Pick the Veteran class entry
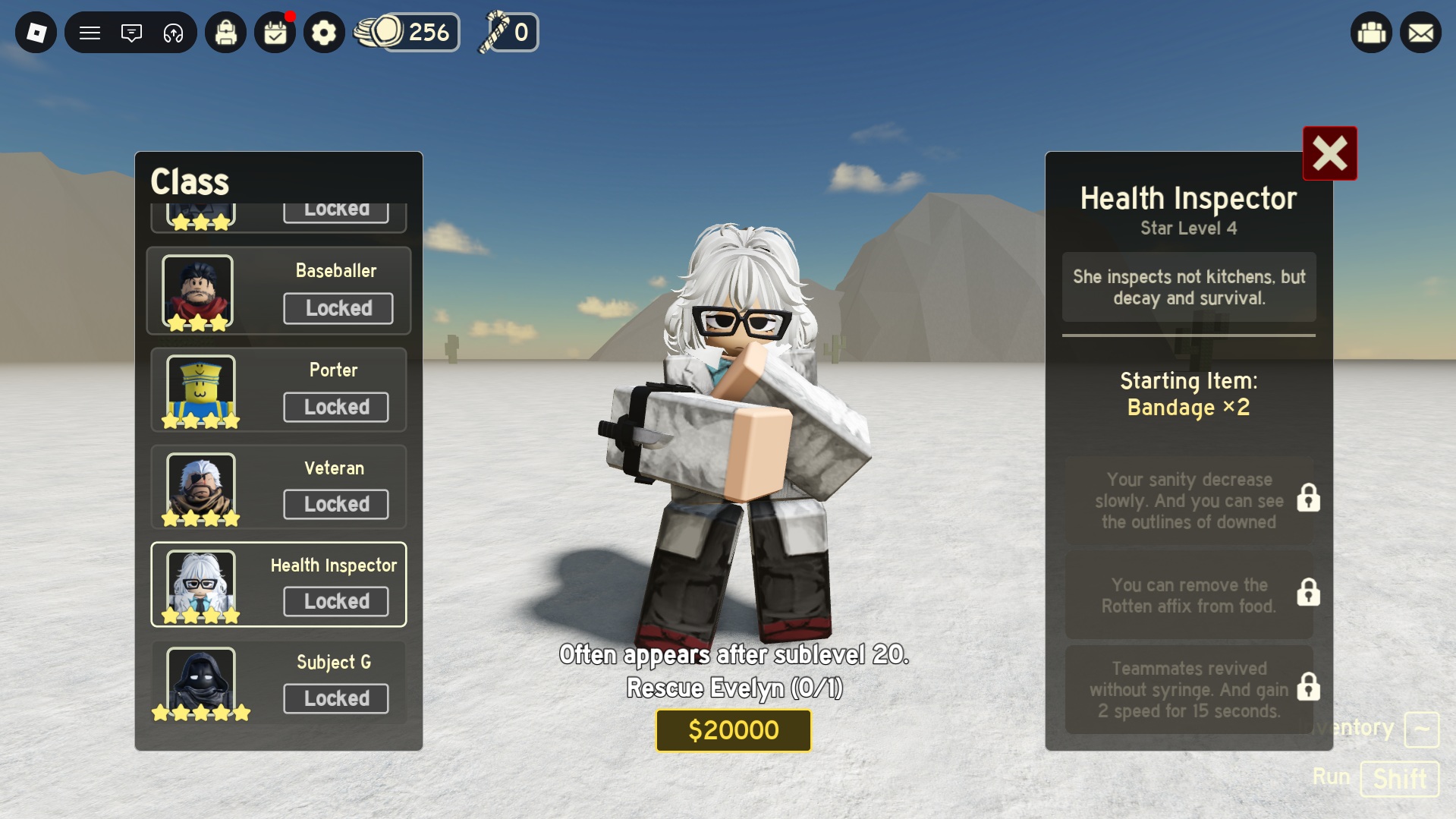This screenshot has width=1456, height=819. [x=278, y=487]
